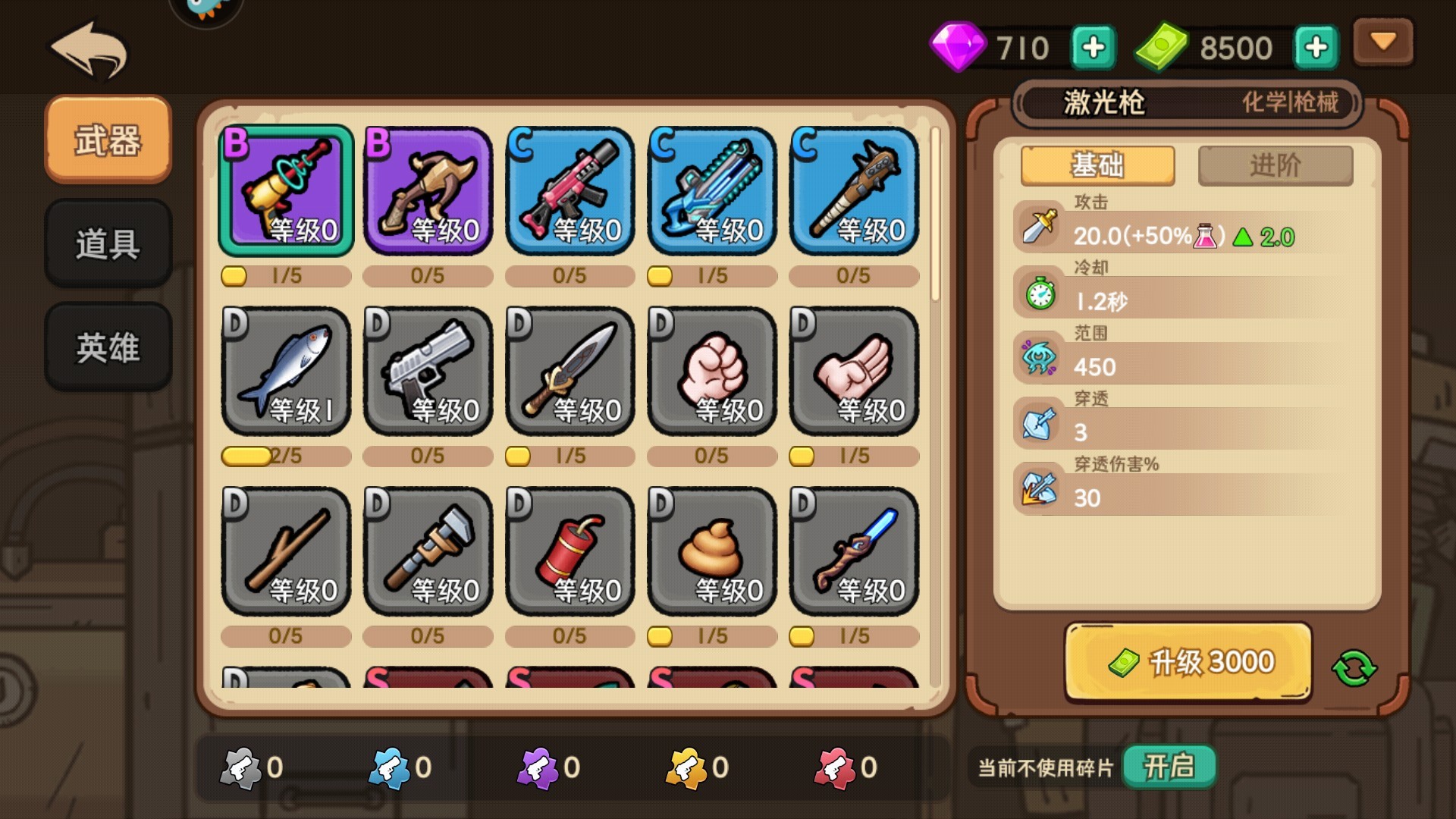Select the B-rank laser gun weapon
This screenshot has height=819, width=1456.
tap(286, 190)
